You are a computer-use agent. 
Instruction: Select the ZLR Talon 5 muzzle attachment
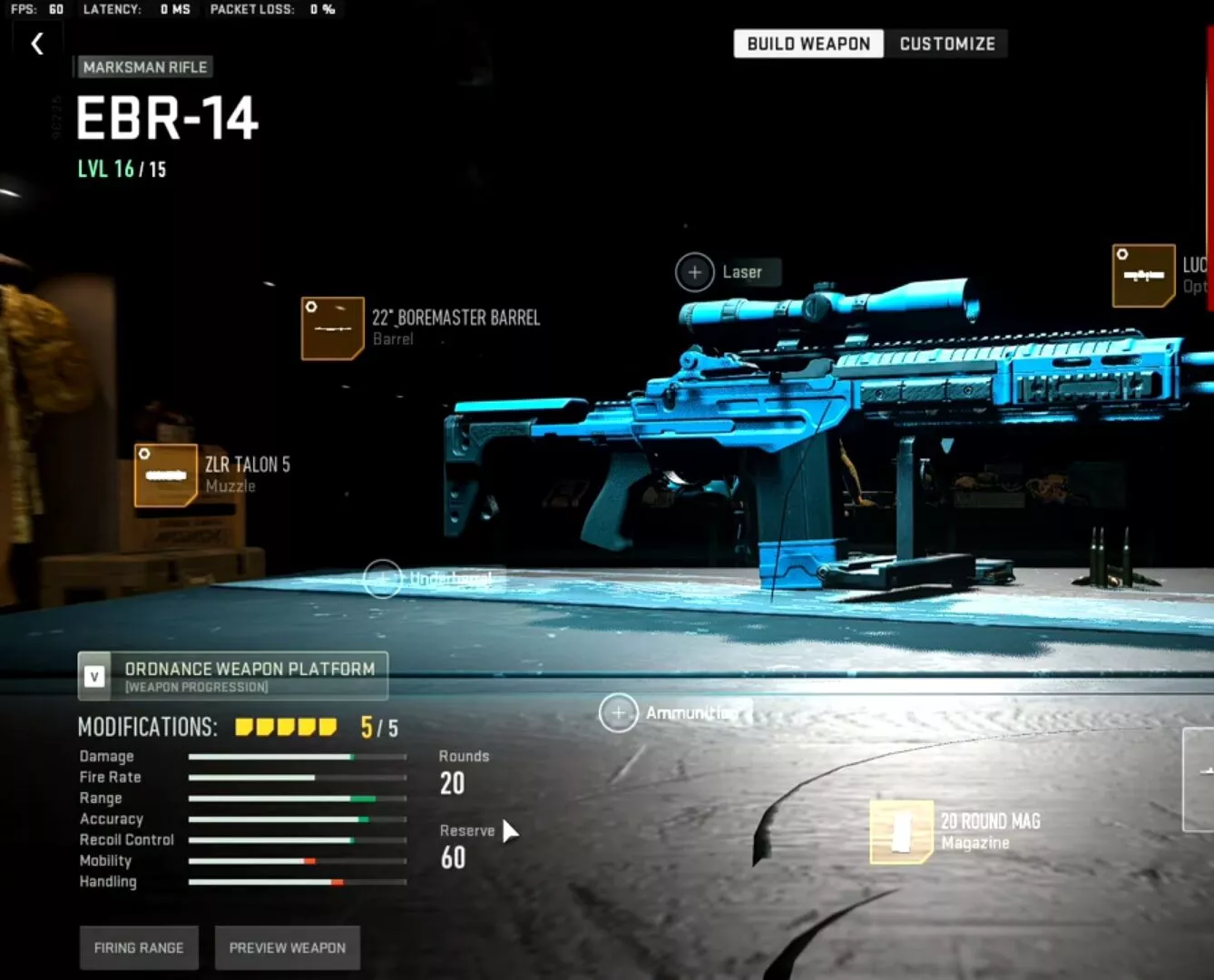165,475
